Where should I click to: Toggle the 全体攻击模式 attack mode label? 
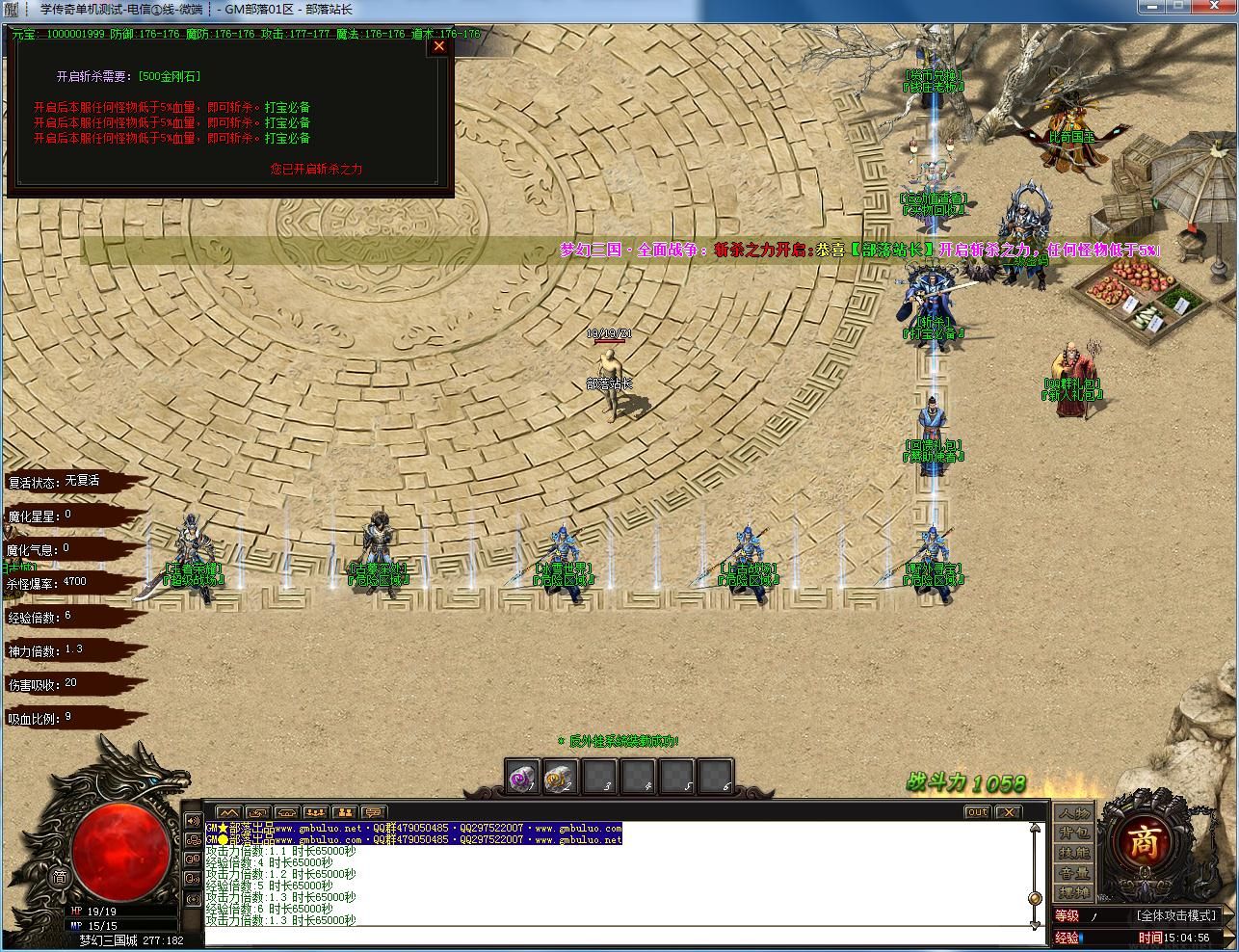click(x=1176, y=915)
